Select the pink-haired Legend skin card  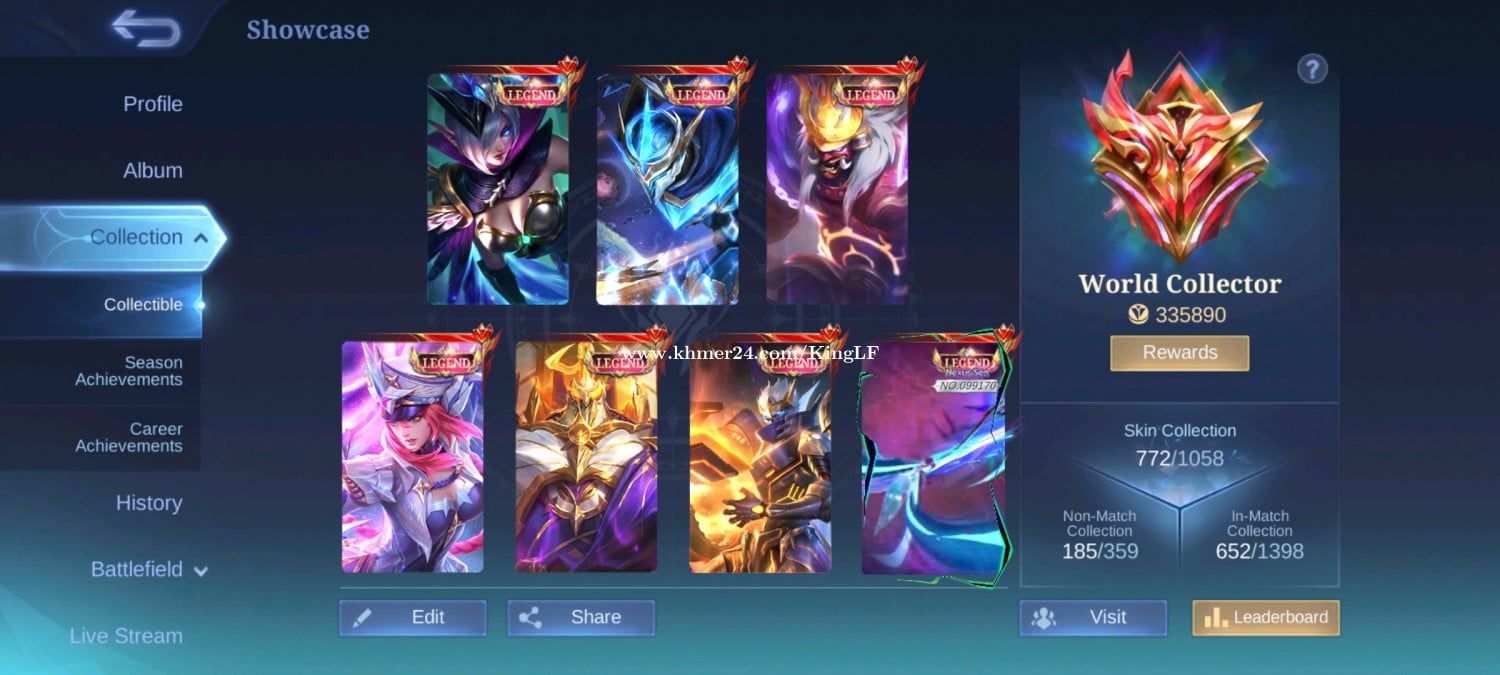[x=412, y=457]
